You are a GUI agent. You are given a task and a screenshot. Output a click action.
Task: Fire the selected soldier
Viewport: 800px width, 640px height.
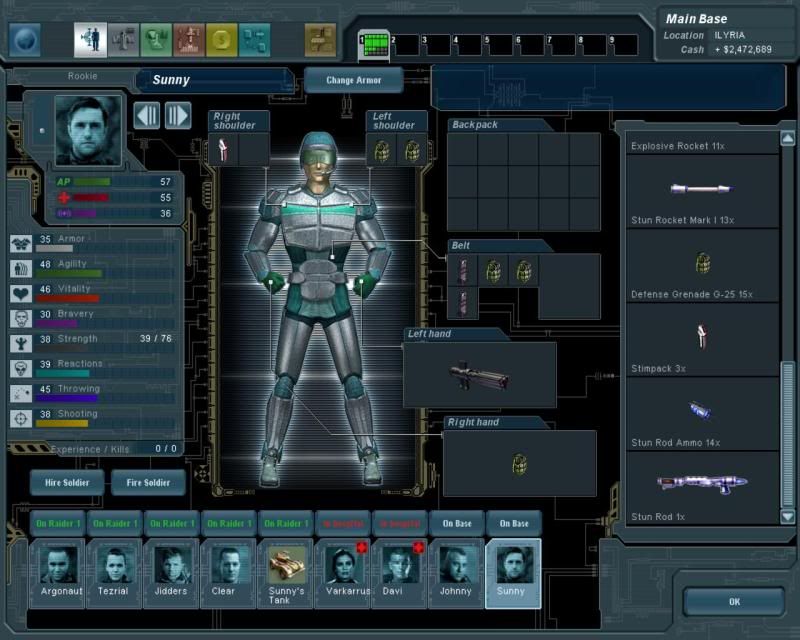point(148,483)
